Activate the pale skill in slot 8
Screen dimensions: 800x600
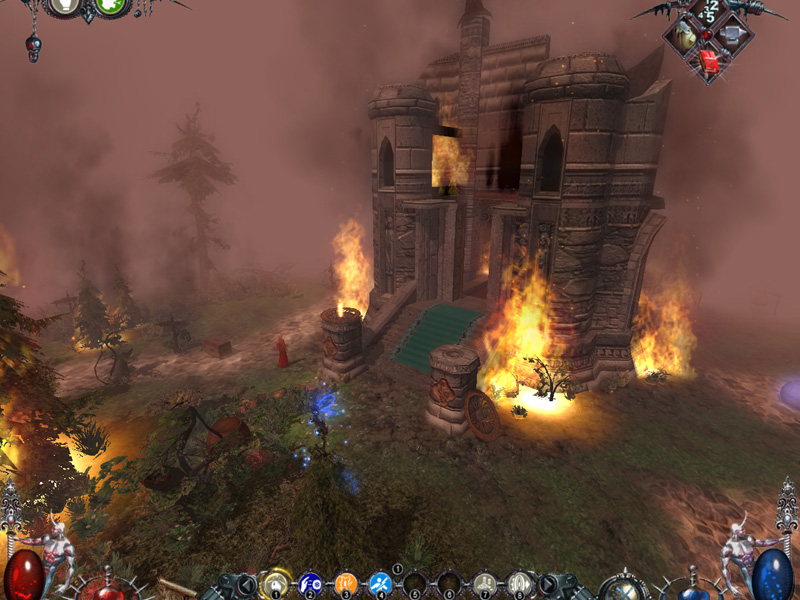pos(519,583)
